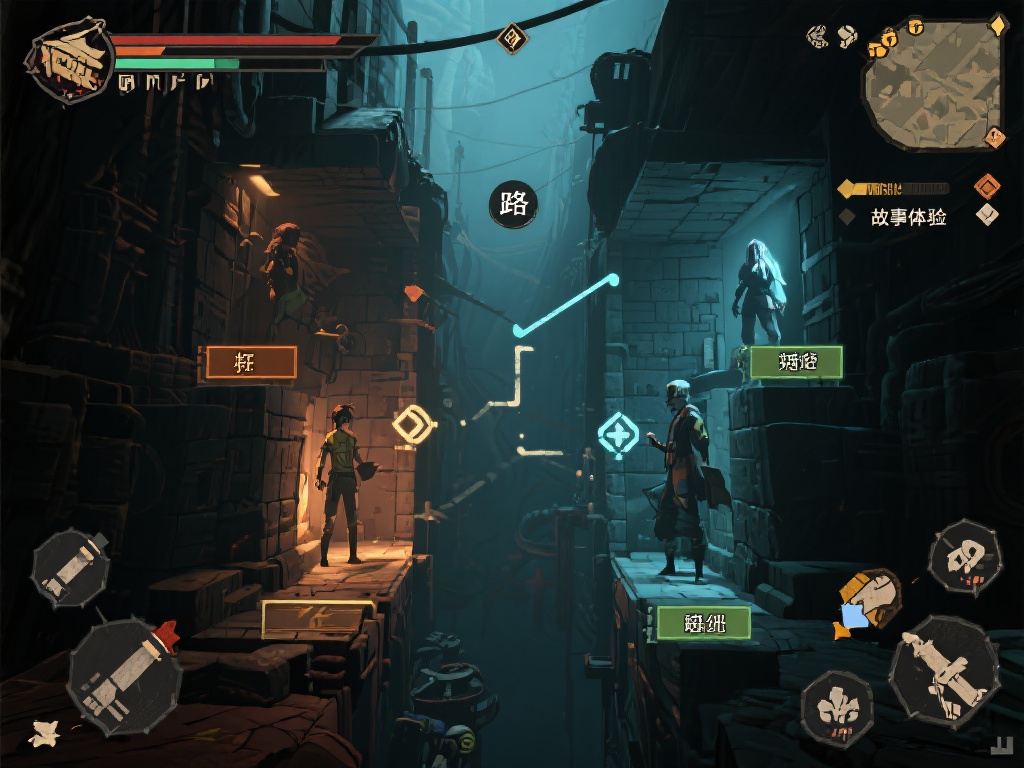Tap the pale diamond next to 故事体验

988,215
